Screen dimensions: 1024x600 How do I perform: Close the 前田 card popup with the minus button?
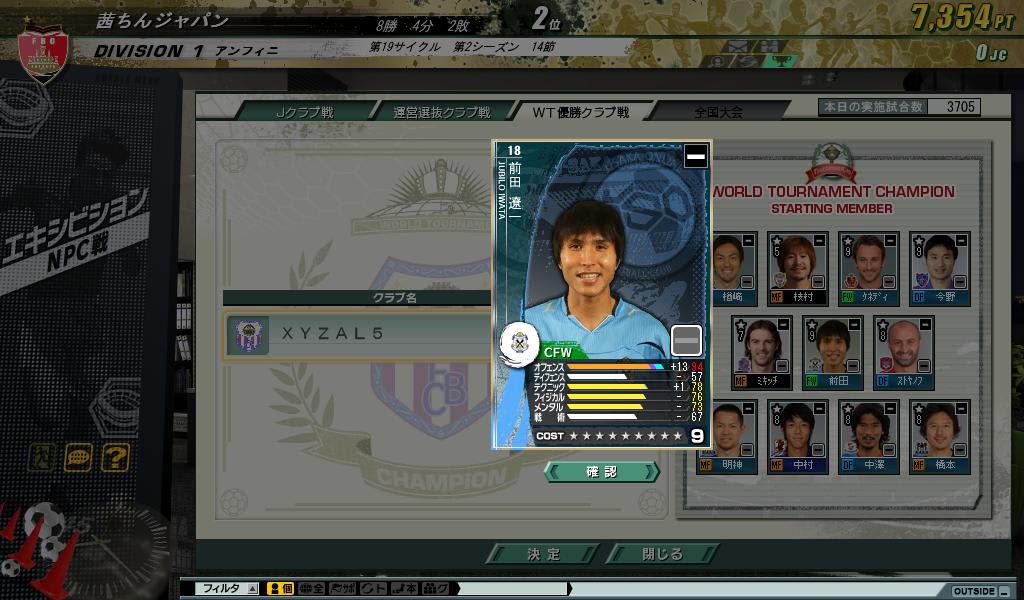pos(695,156)
